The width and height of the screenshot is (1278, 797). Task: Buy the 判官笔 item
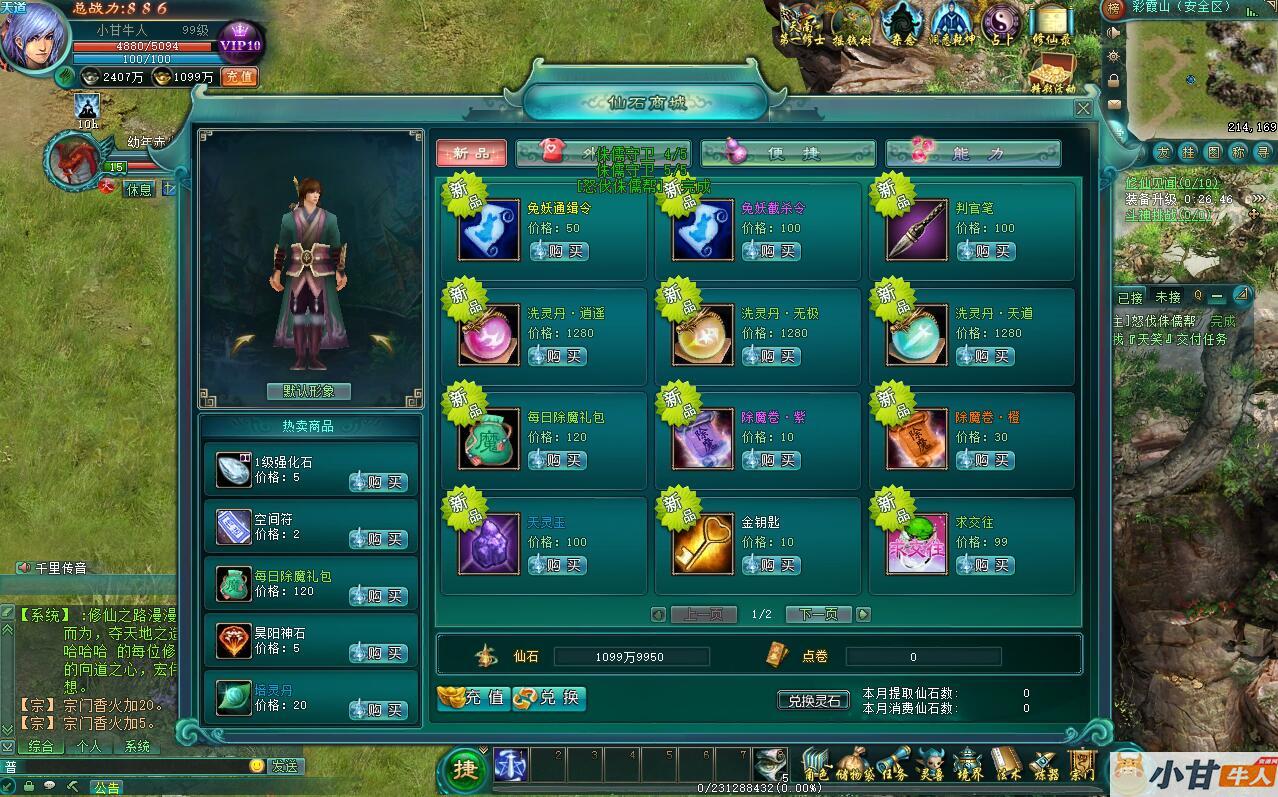tap(986, 251)
